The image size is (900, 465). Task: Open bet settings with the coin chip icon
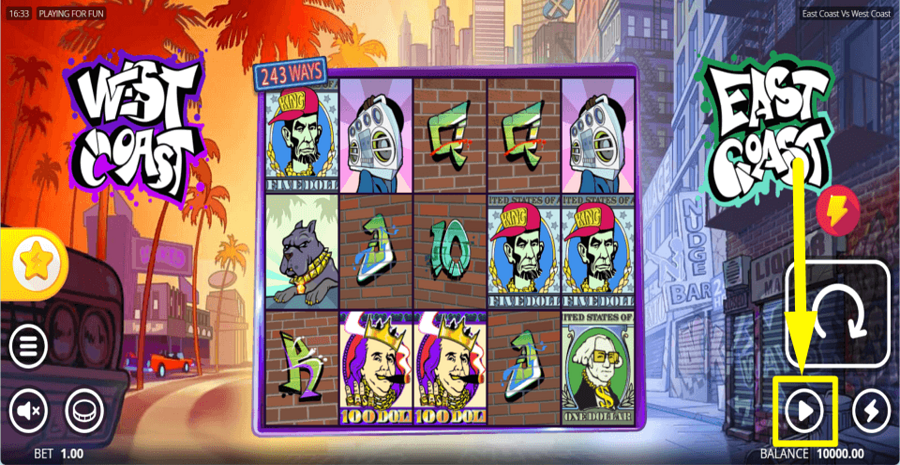(85, 410)
